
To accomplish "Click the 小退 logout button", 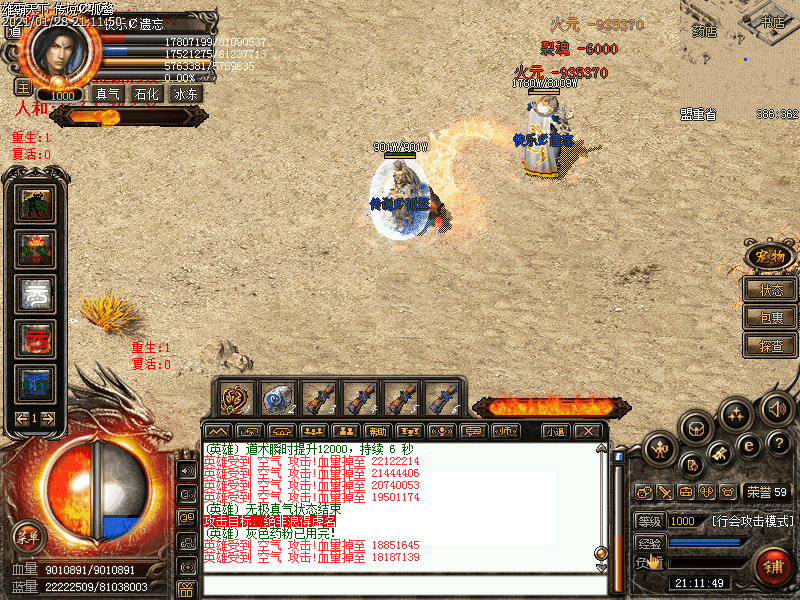I will [555, 431].
